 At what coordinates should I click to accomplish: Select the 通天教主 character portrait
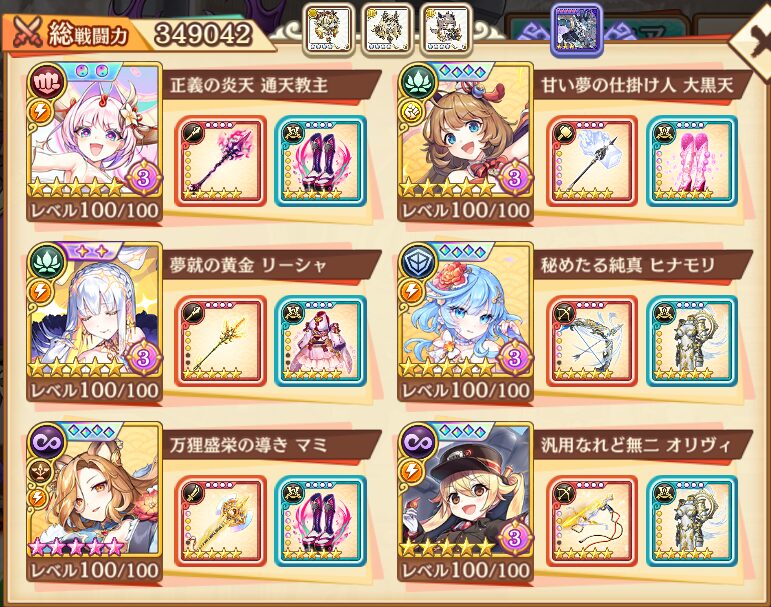(97, 130)
